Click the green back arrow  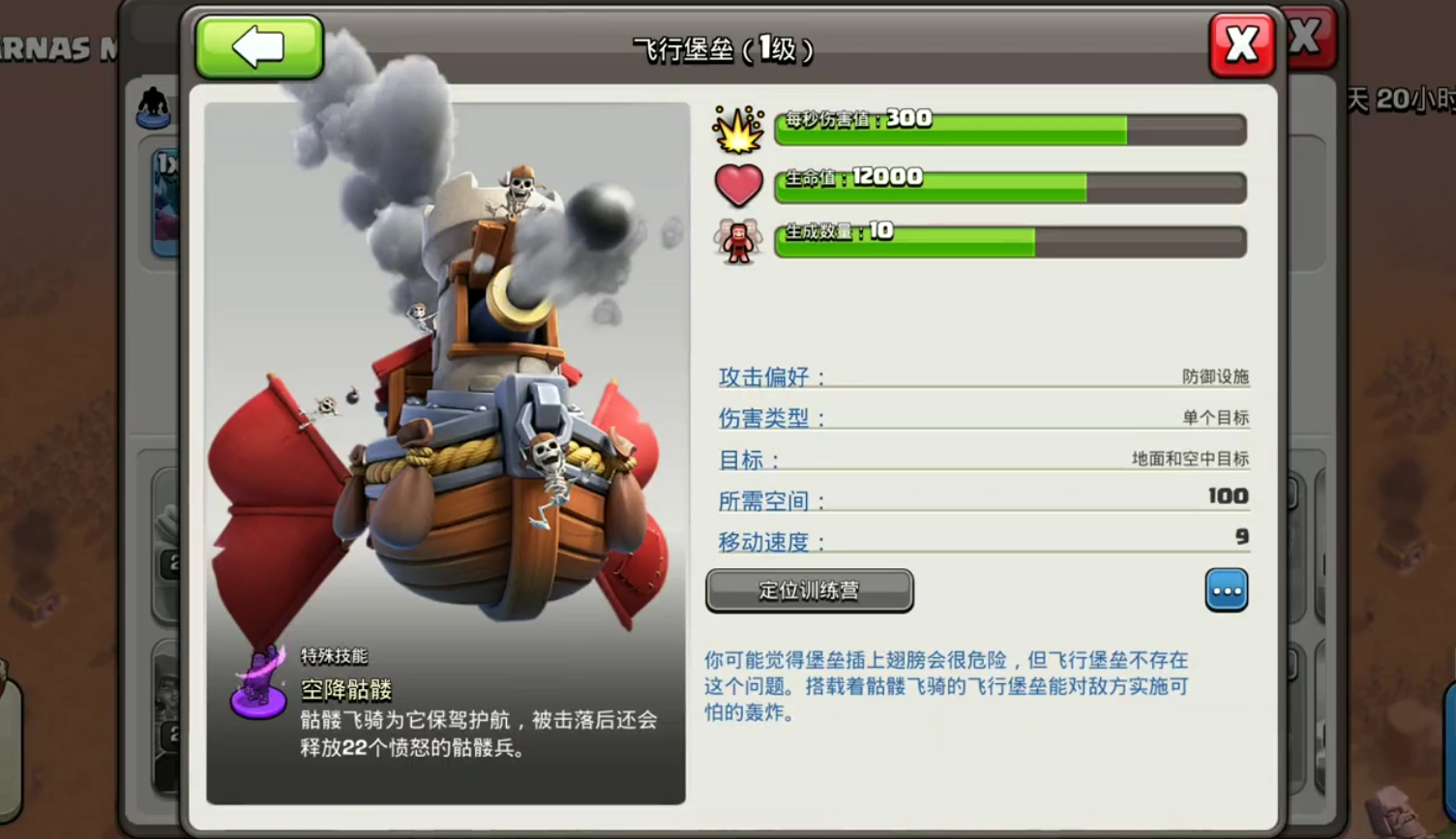(258, 45)
